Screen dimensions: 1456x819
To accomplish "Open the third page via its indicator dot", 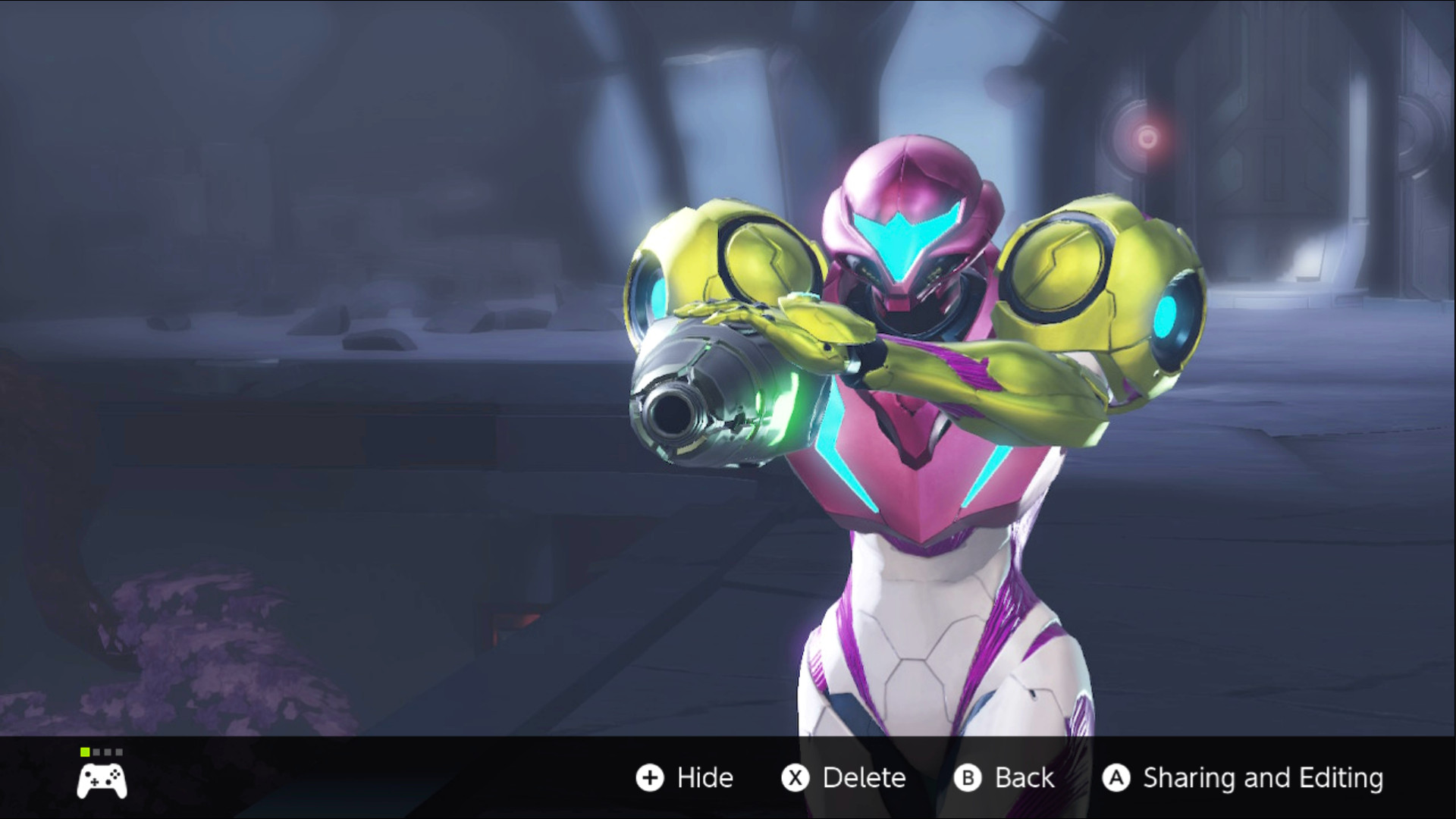I will point(108,752).
